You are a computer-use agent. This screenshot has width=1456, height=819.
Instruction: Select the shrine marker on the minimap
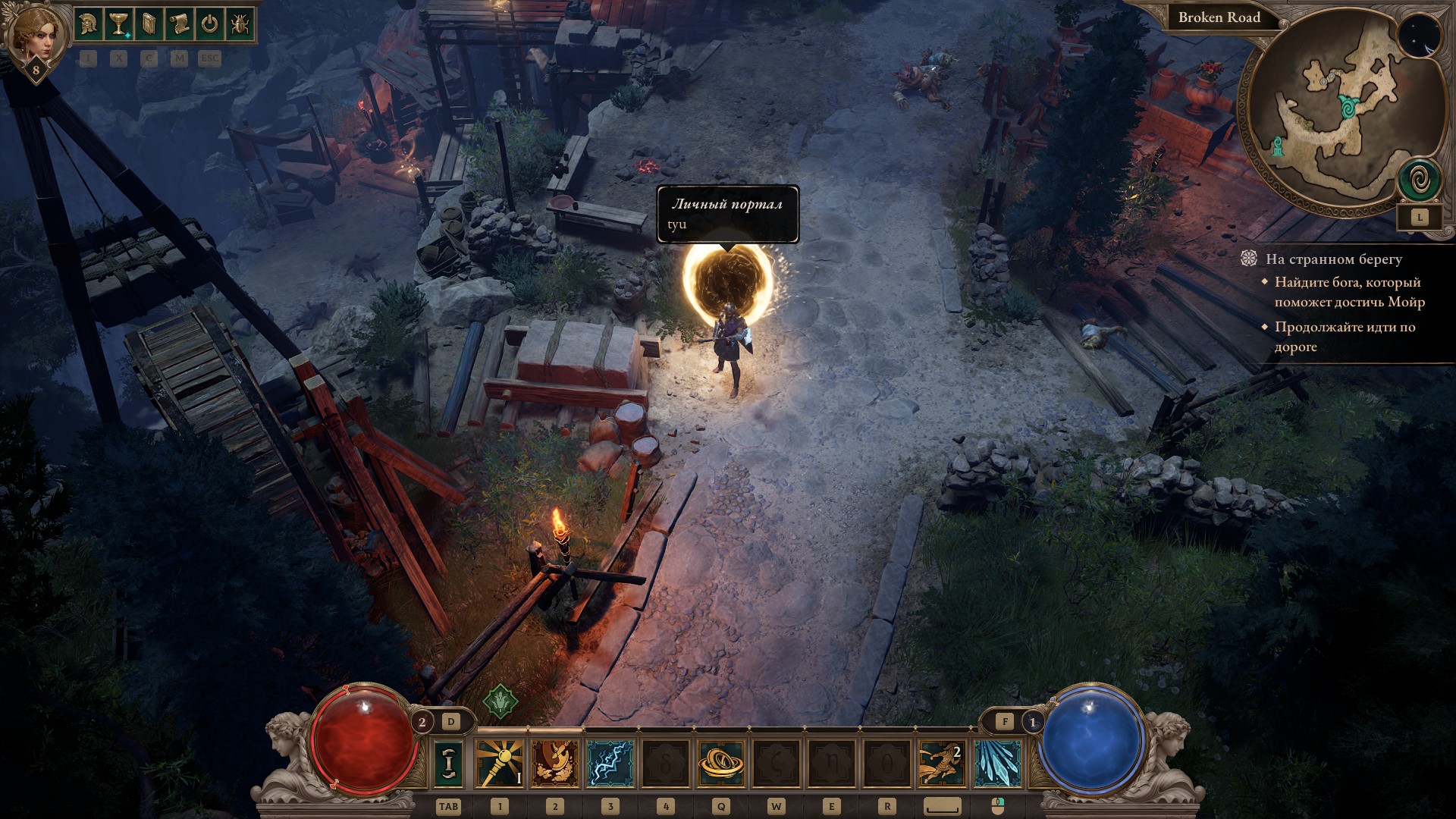(x=1280, y=146)
